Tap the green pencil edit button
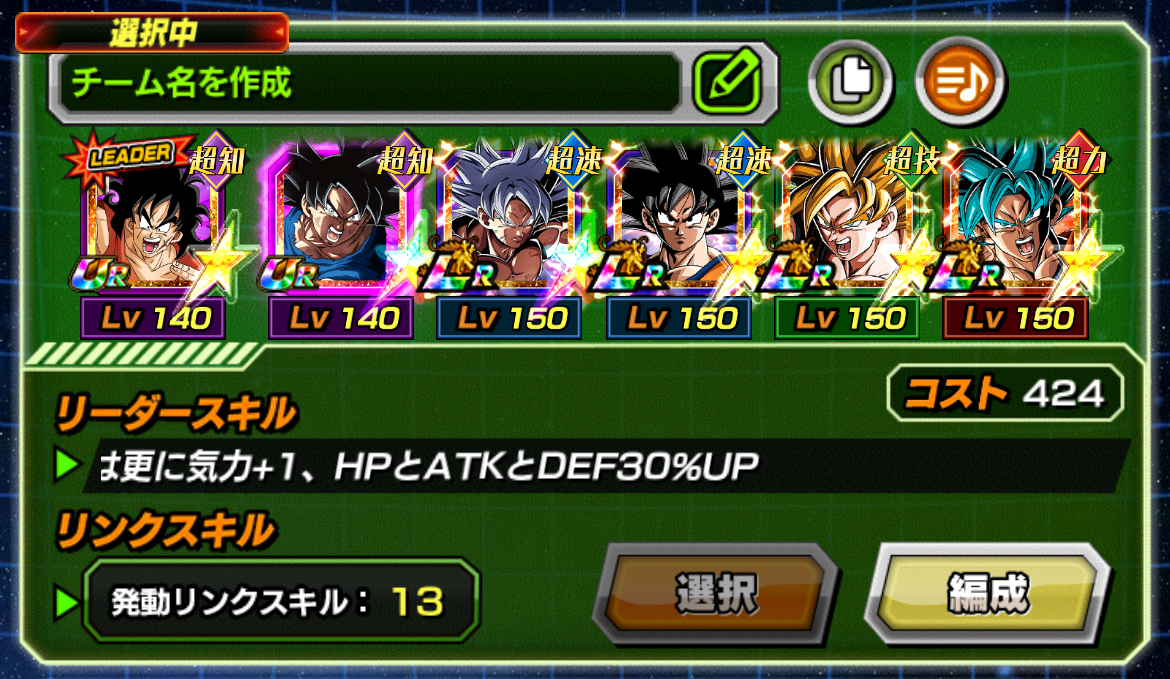Image resolution: width=1170 pixels, height=679 pixels. pyautogui.click(x=728, y=81)
